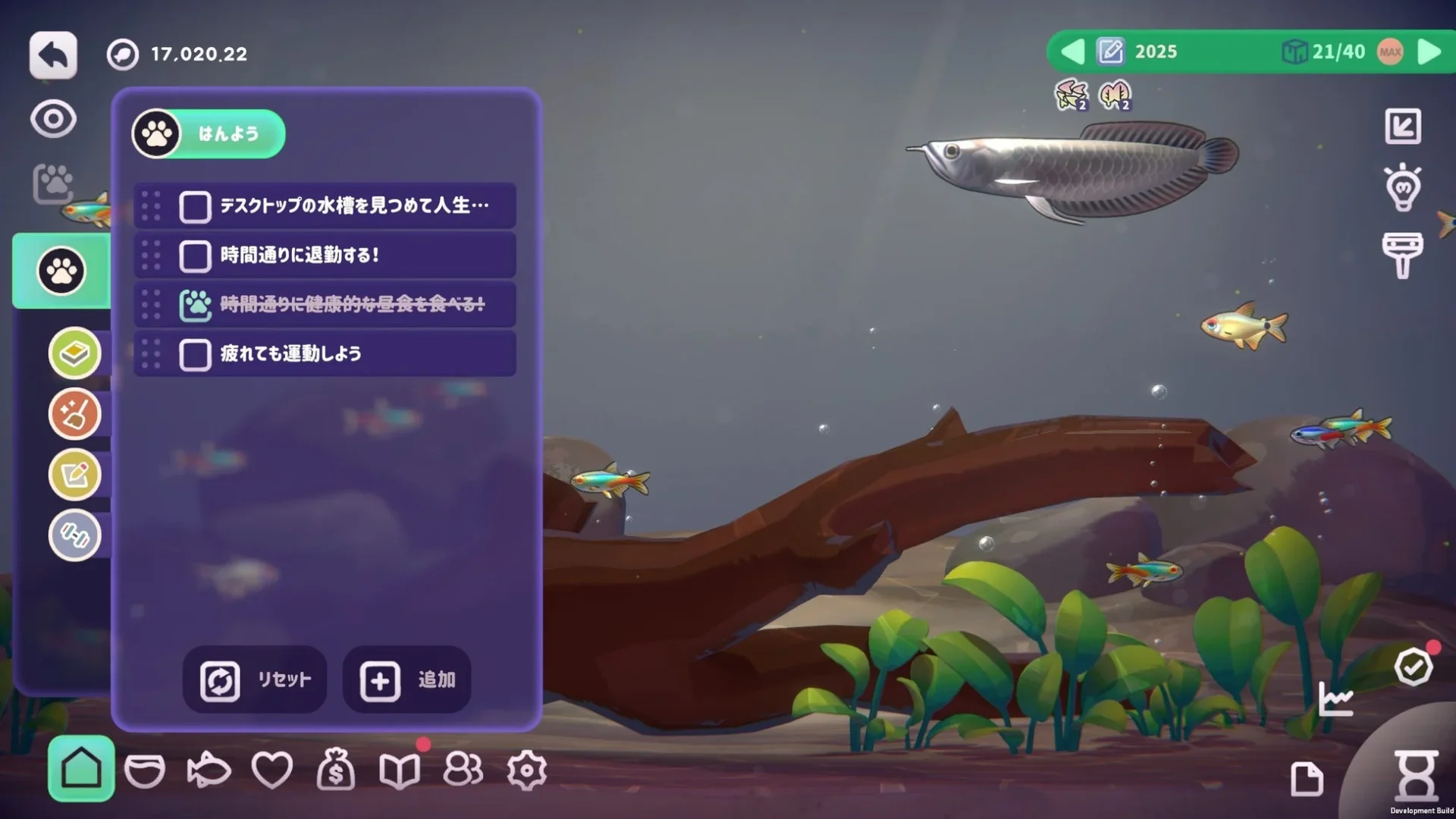This screenshot has width=1456, height=819.
Task: Check the 時間通りに退勤する! task checkbox
Action: [194, 256]
